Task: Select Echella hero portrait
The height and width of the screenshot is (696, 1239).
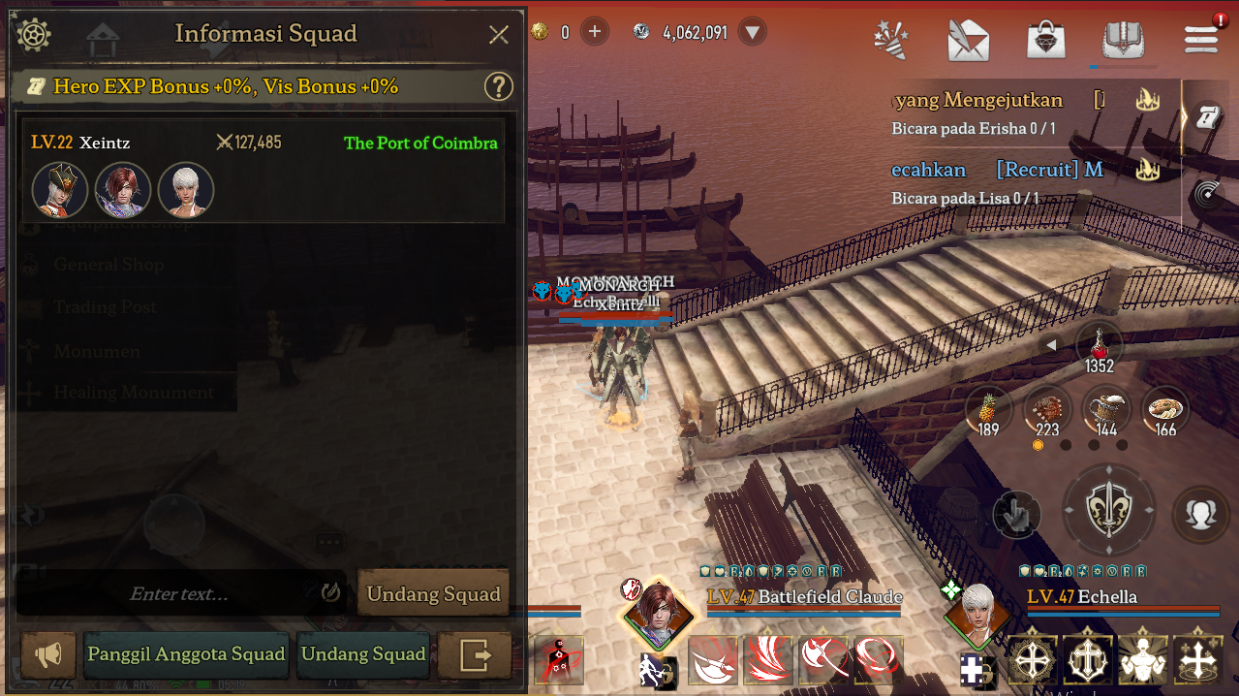Action: click(975, 609)
